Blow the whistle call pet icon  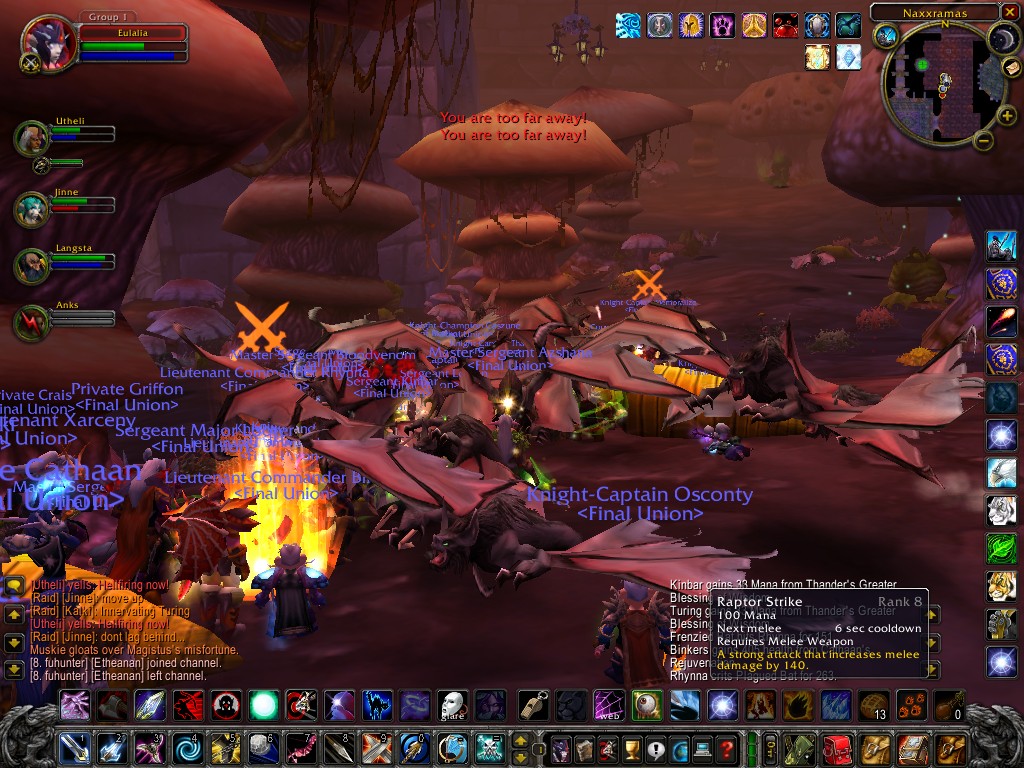pos(534,705)
